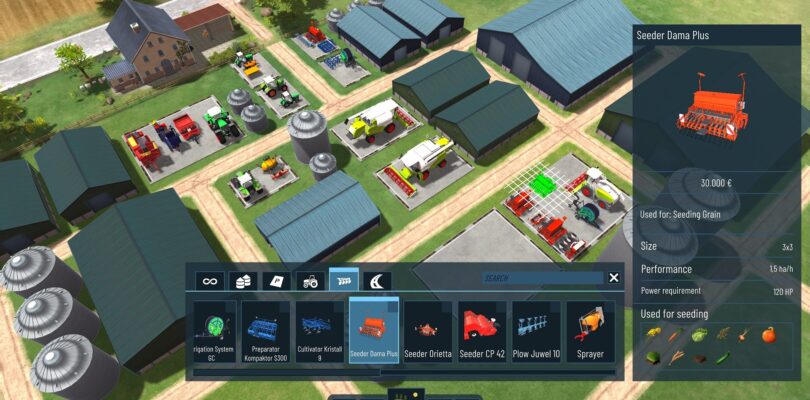This screenshot has height=400, width=810.
Task: Select the infinity (all items) tab
Action: [209, 280]
